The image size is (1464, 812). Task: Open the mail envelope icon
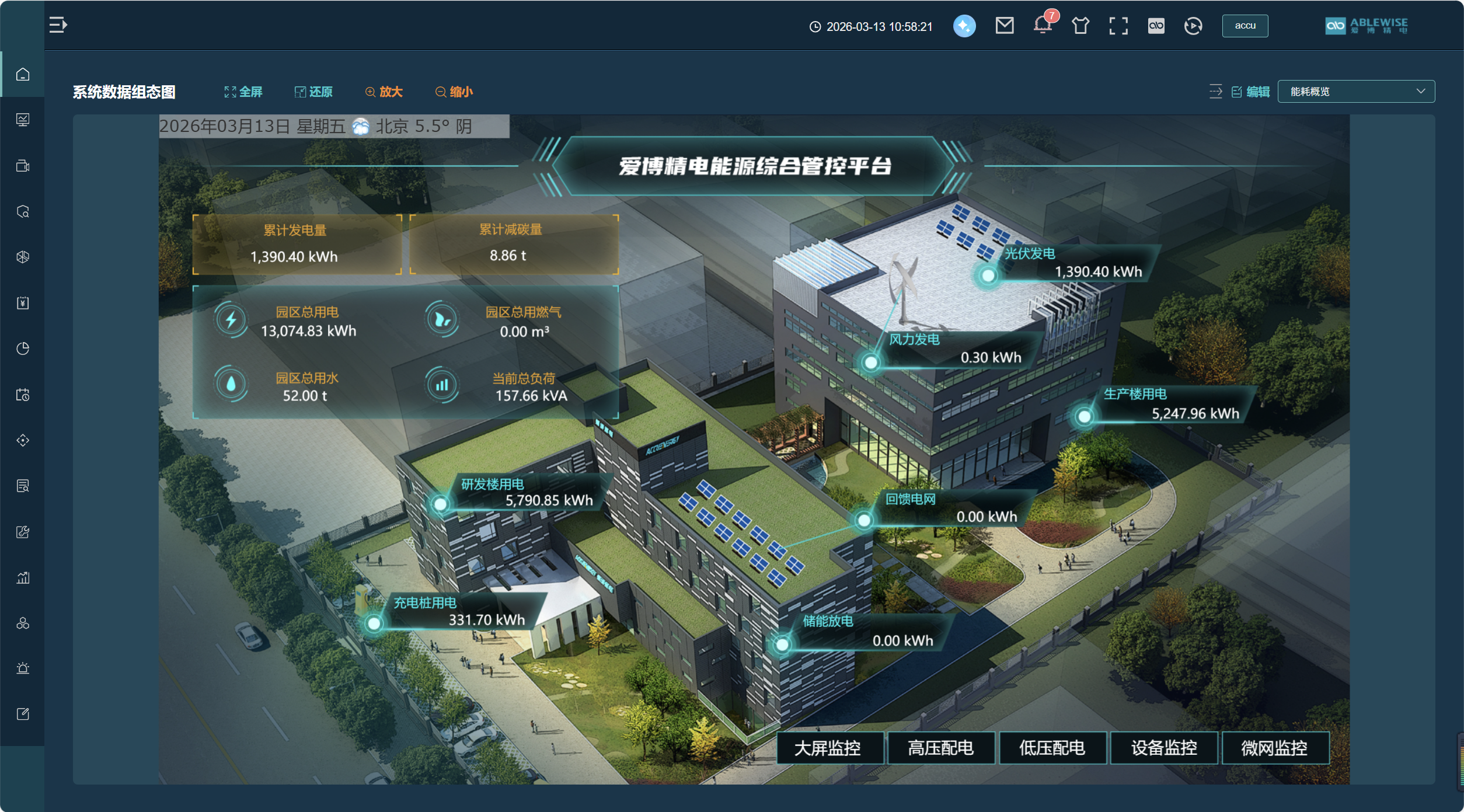(1004, 26)
